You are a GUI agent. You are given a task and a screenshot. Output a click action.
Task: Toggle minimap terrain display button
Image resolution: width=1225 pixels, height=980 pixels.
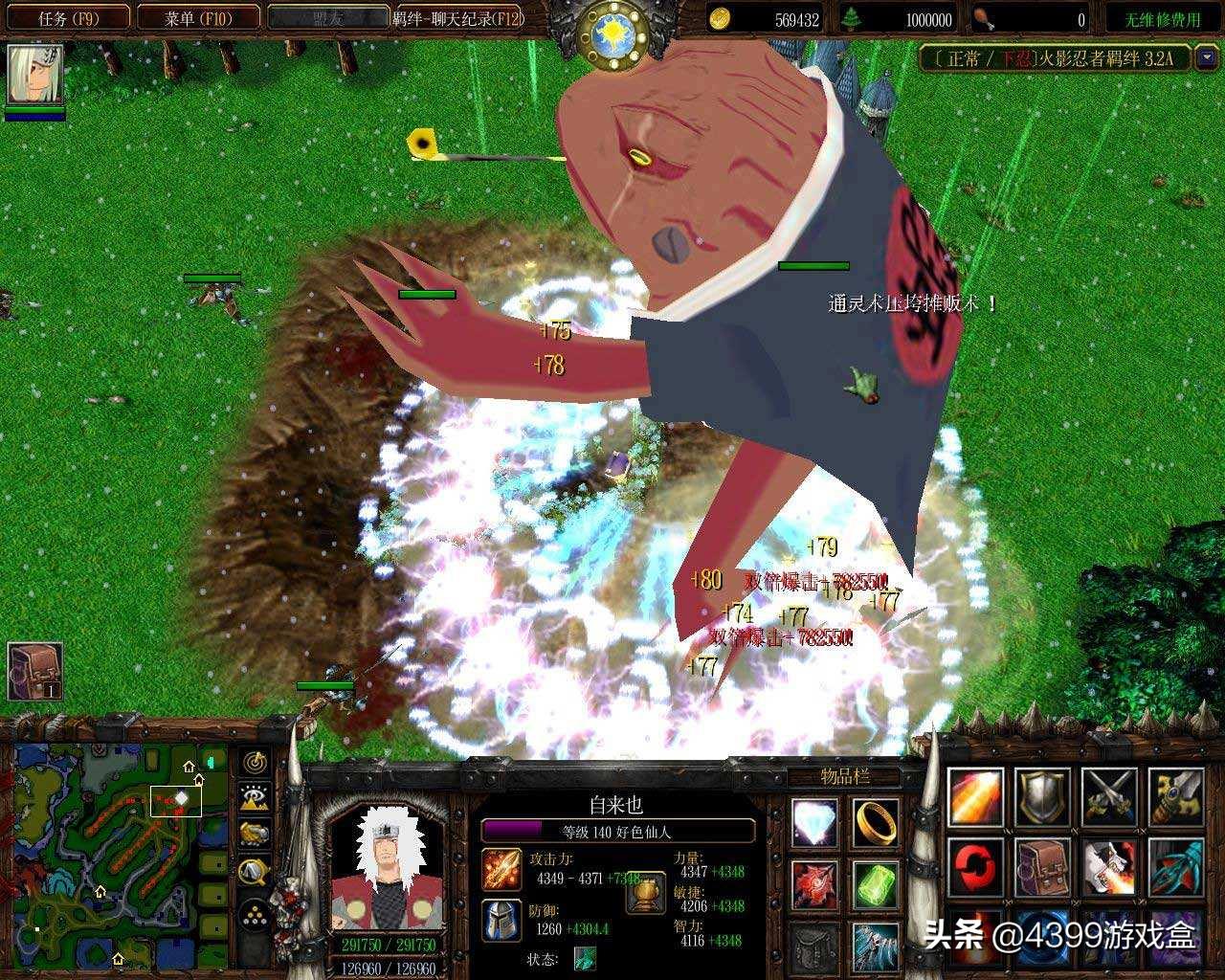pyautogui.click(x=256, y=799)
